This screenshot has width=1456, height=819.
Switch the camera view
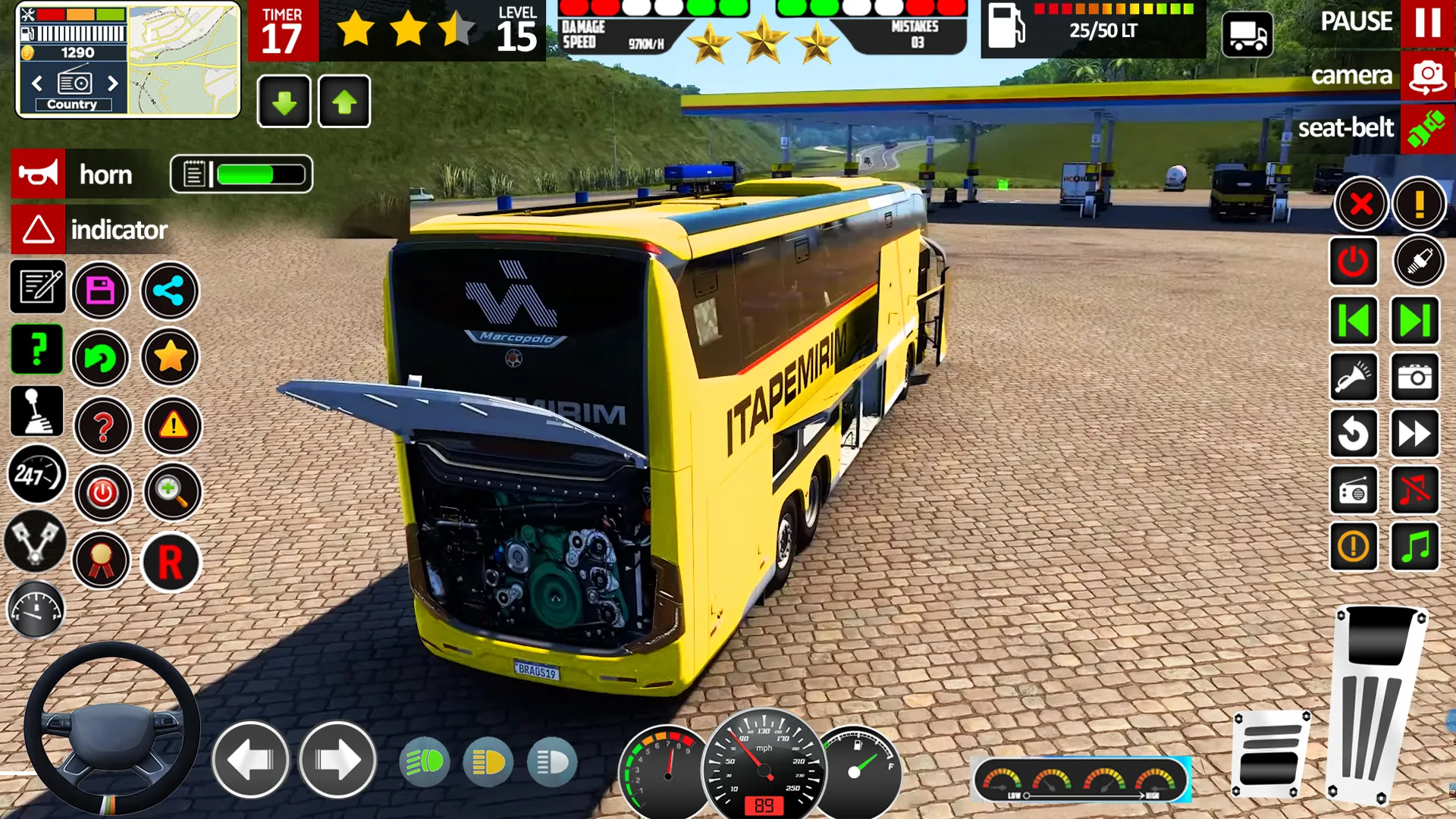coord(1427,76)
